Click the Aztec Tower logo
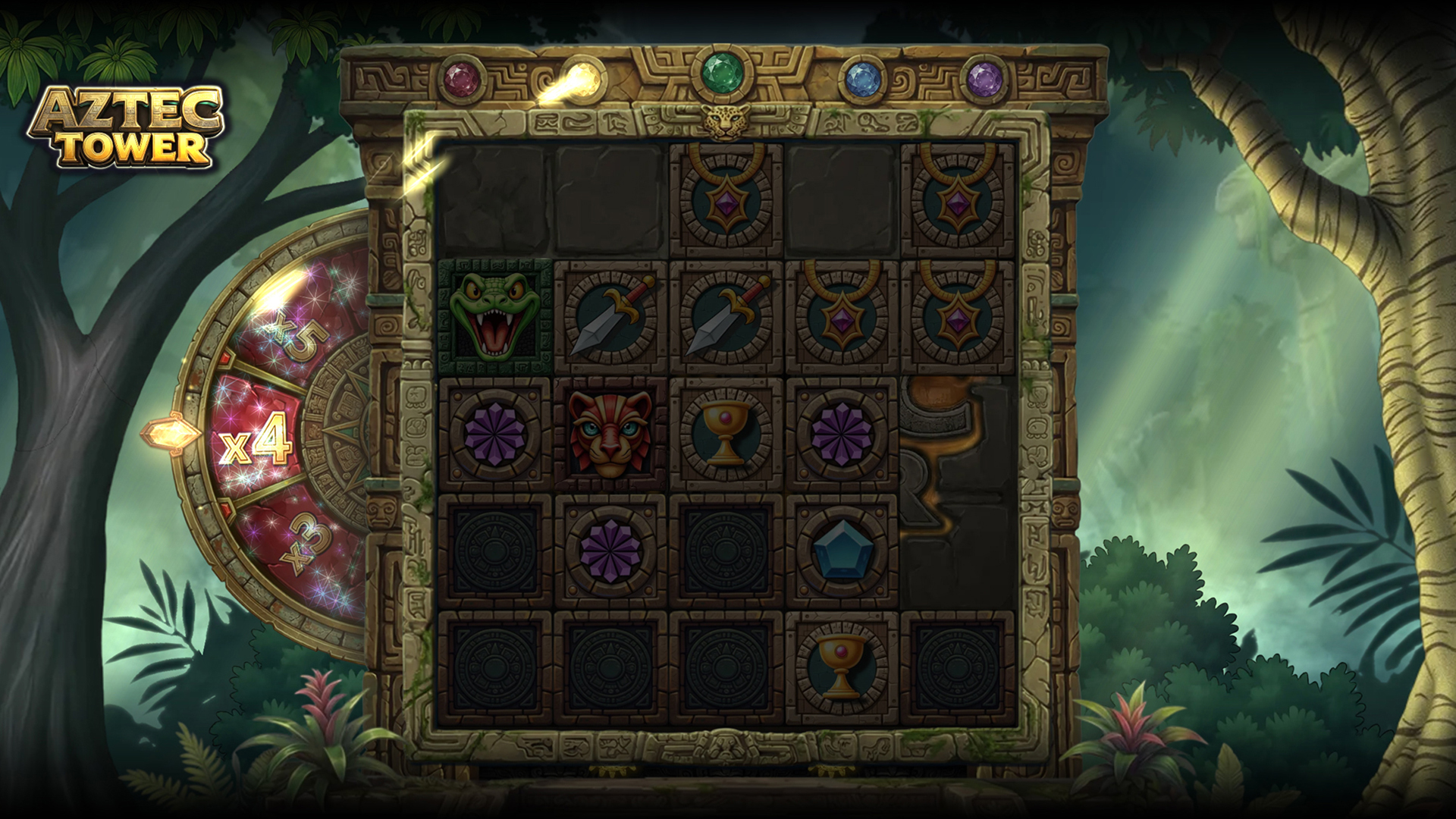This screenshot has height=819, width=1456. 126,127
